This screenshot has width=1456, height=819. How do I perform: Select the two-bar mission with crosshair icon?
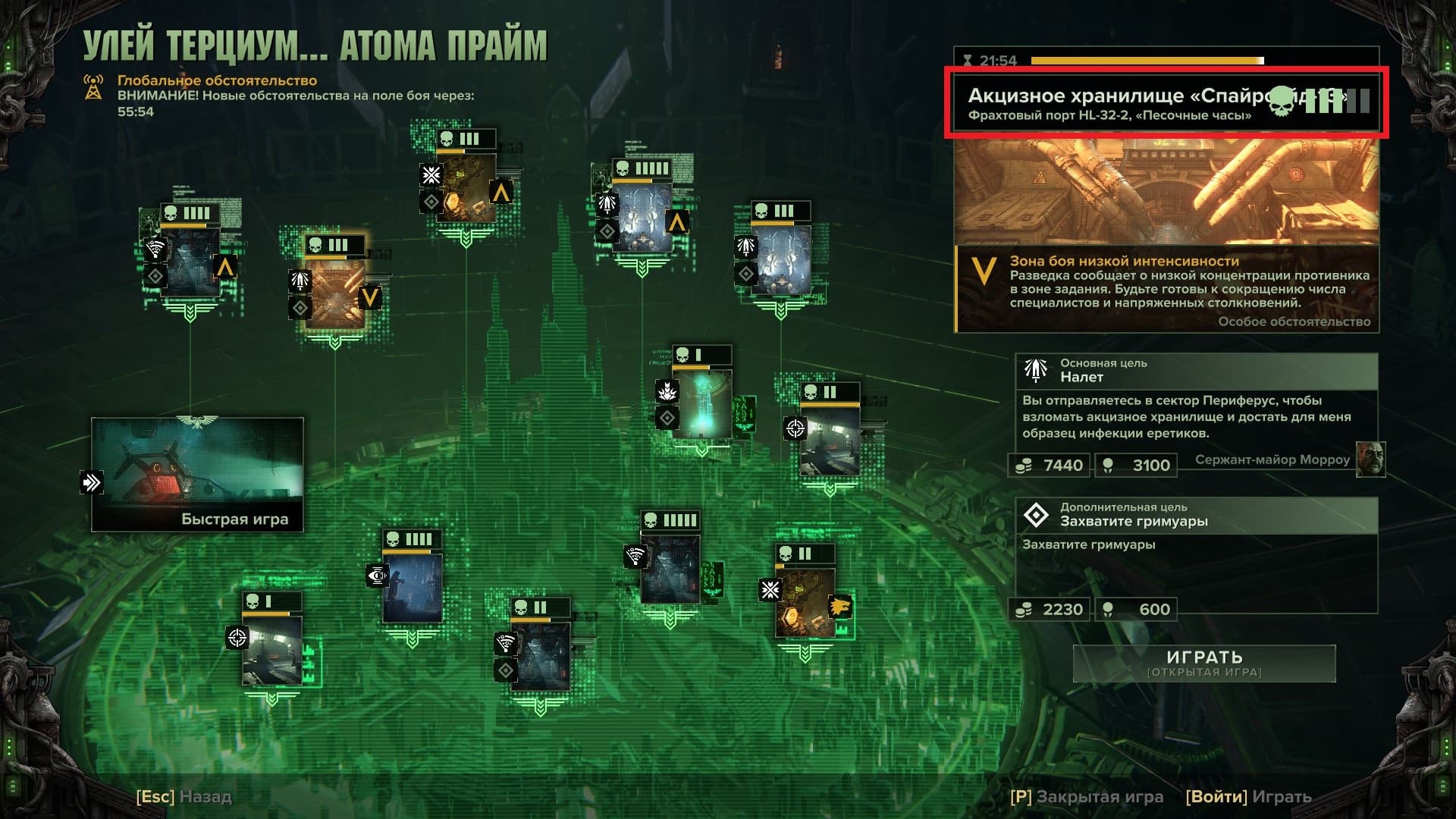pyautogui.click(x=830, y=439)
